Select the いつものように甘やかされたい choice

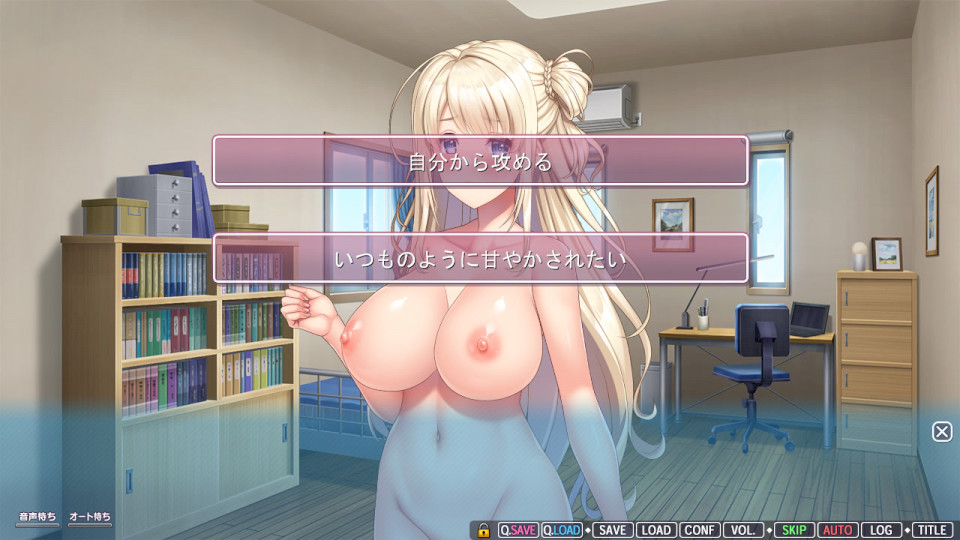point(480,259)
